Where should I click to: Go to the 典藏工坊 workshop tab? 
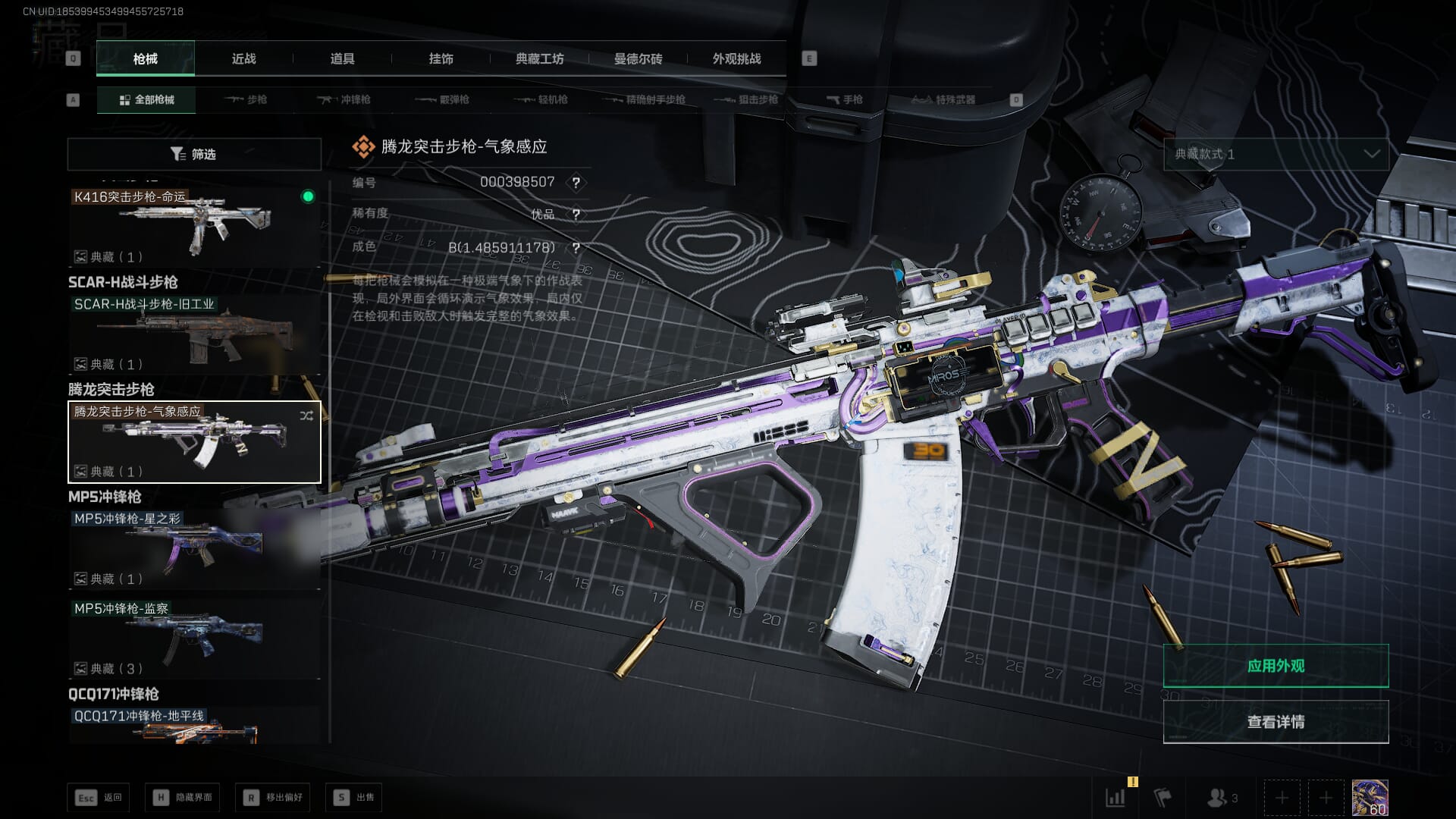(539, 58)
